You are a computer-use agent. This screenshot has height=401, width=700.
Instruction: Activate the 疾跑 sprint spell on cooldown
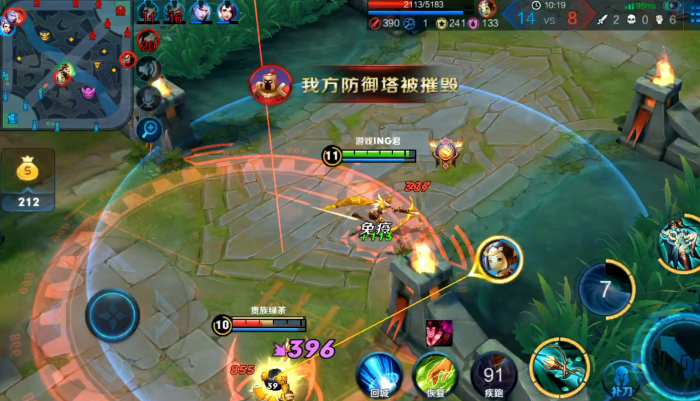[493, 373]
